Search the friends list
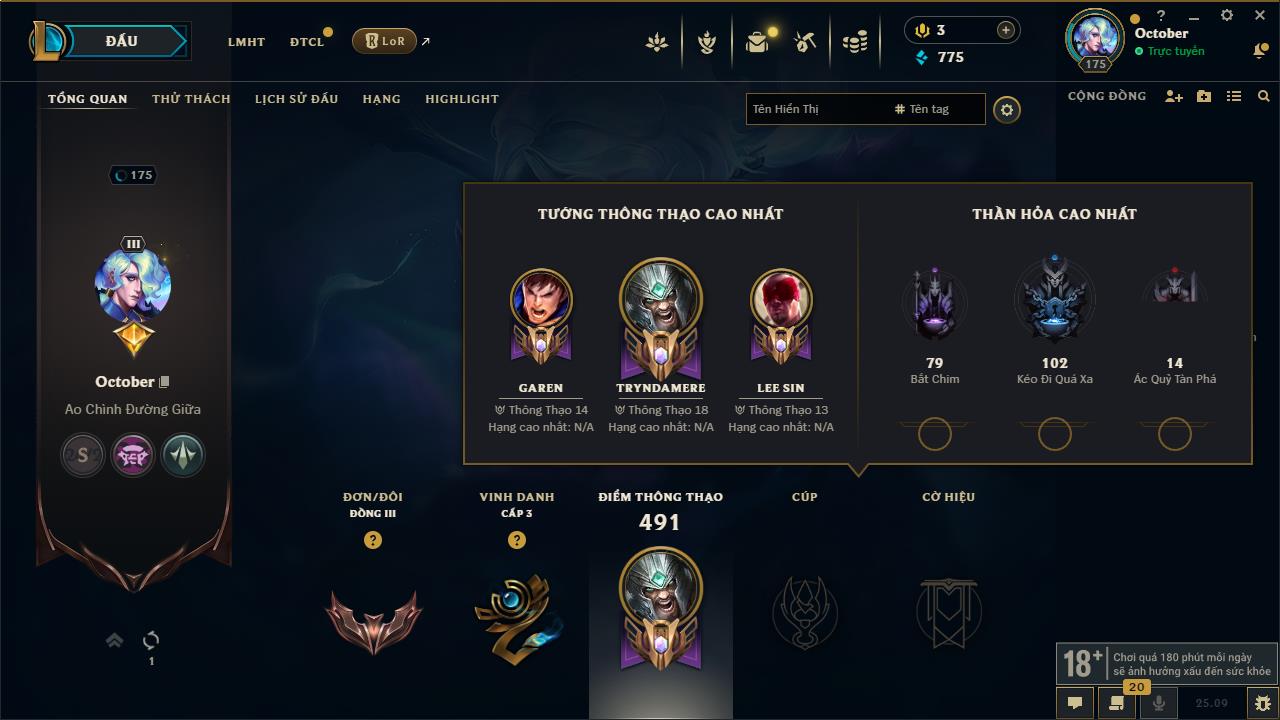Image resolution: width=1280 pixels, height=720 pixels. (1264, 96)
